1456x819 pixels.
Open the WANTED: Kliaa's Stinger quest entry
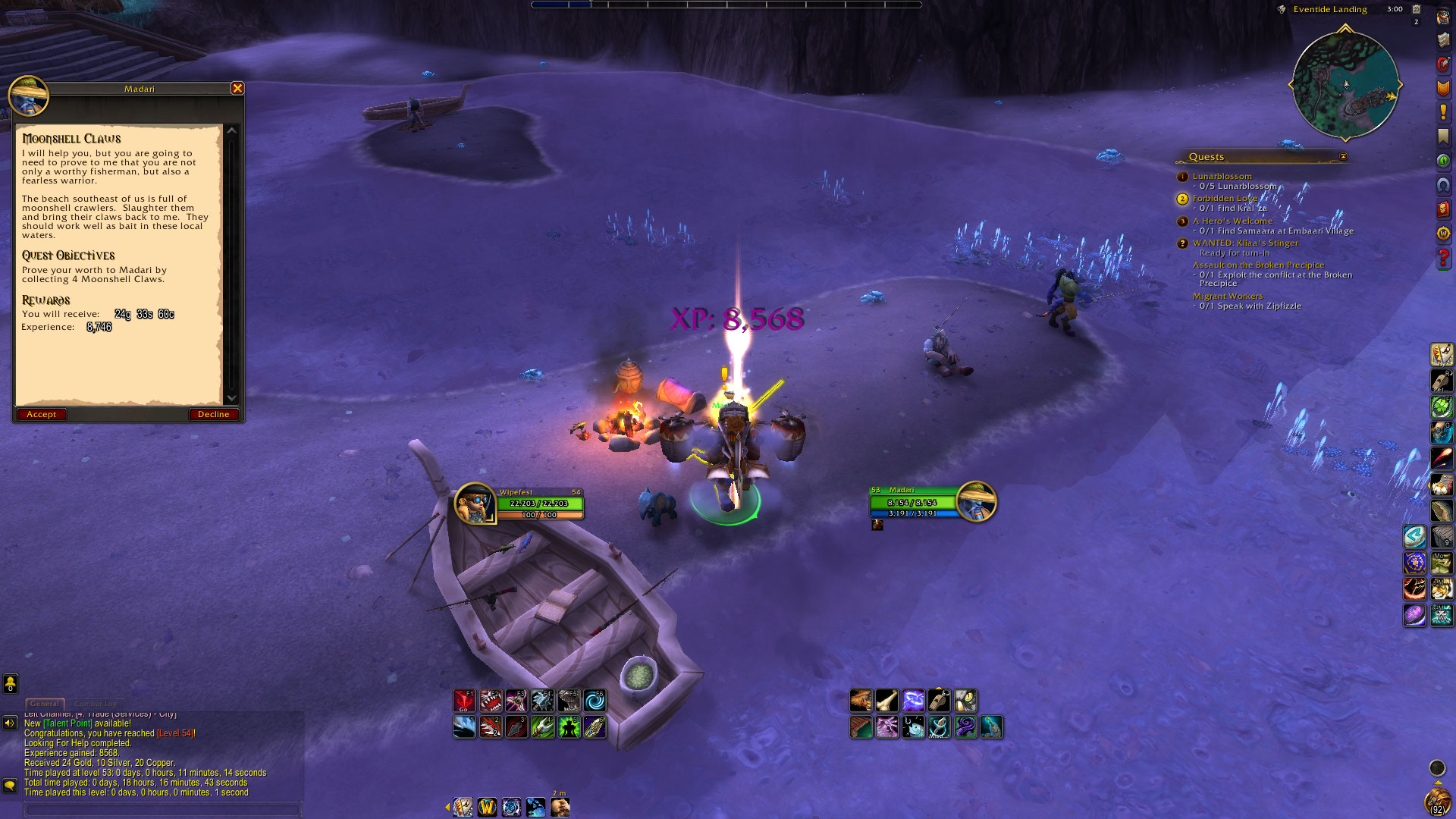[1245, 243]
